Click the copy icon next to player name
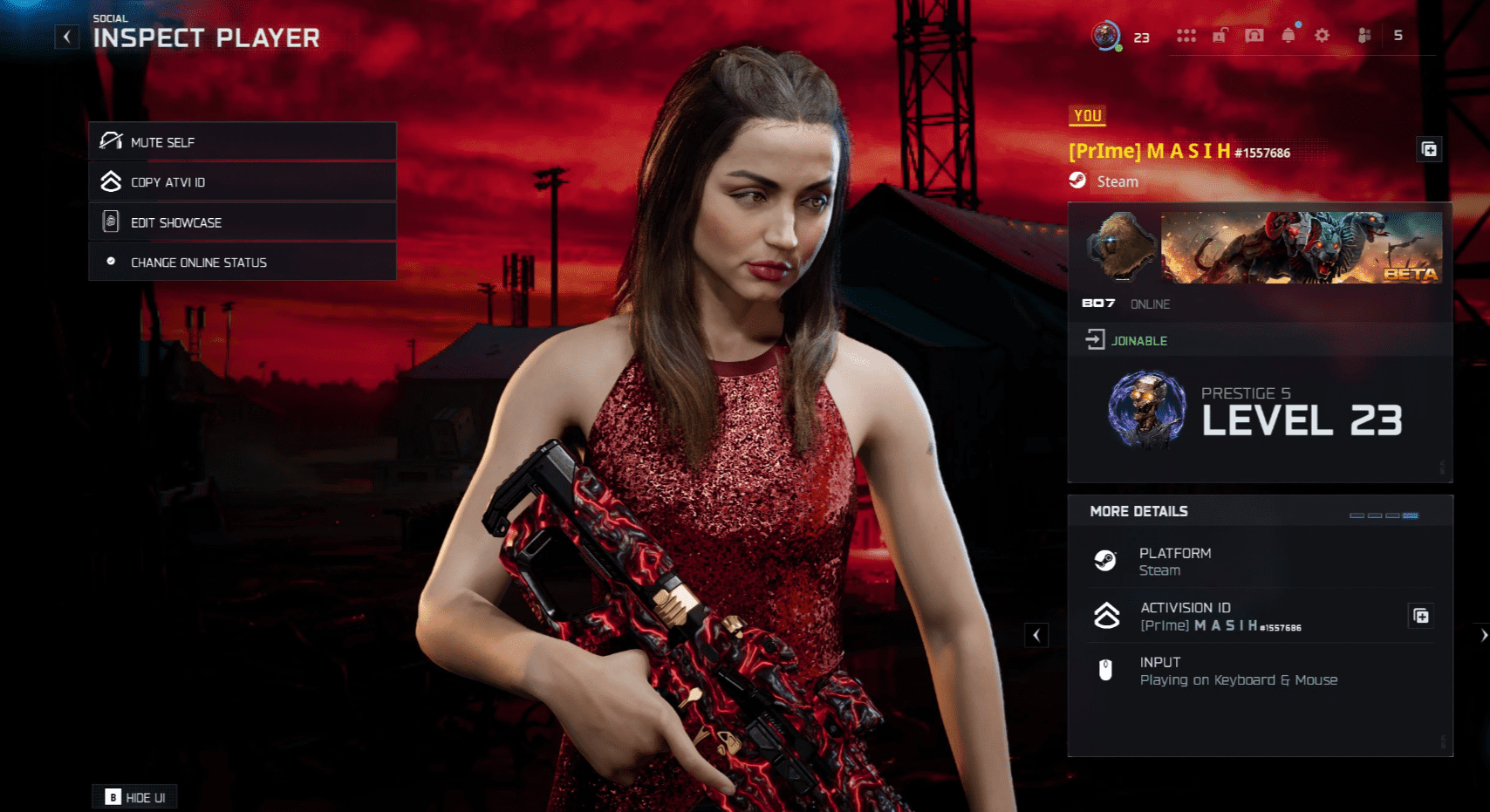This screenshot has height=812, width=1490. 1429,149
